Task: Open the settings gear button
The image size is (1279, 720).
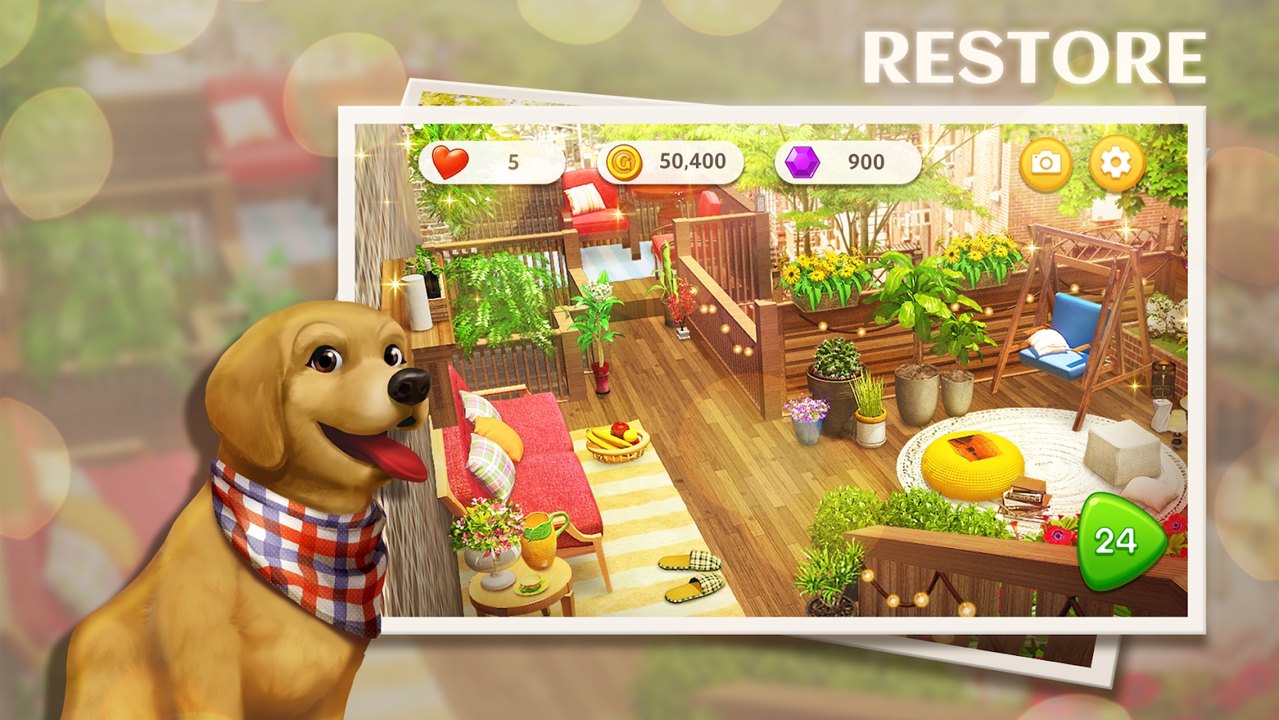Action: 1116,164
